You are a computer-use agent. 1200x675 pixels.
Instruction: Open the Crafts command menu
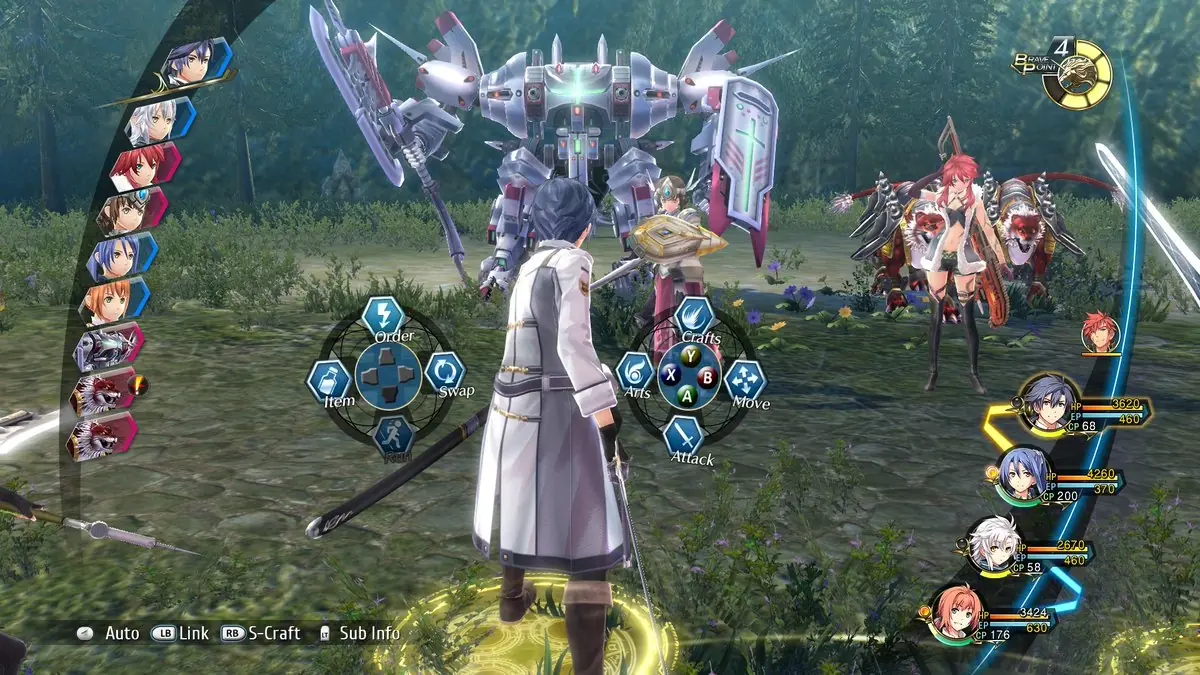pyautogui.click(x=694, y=318)
